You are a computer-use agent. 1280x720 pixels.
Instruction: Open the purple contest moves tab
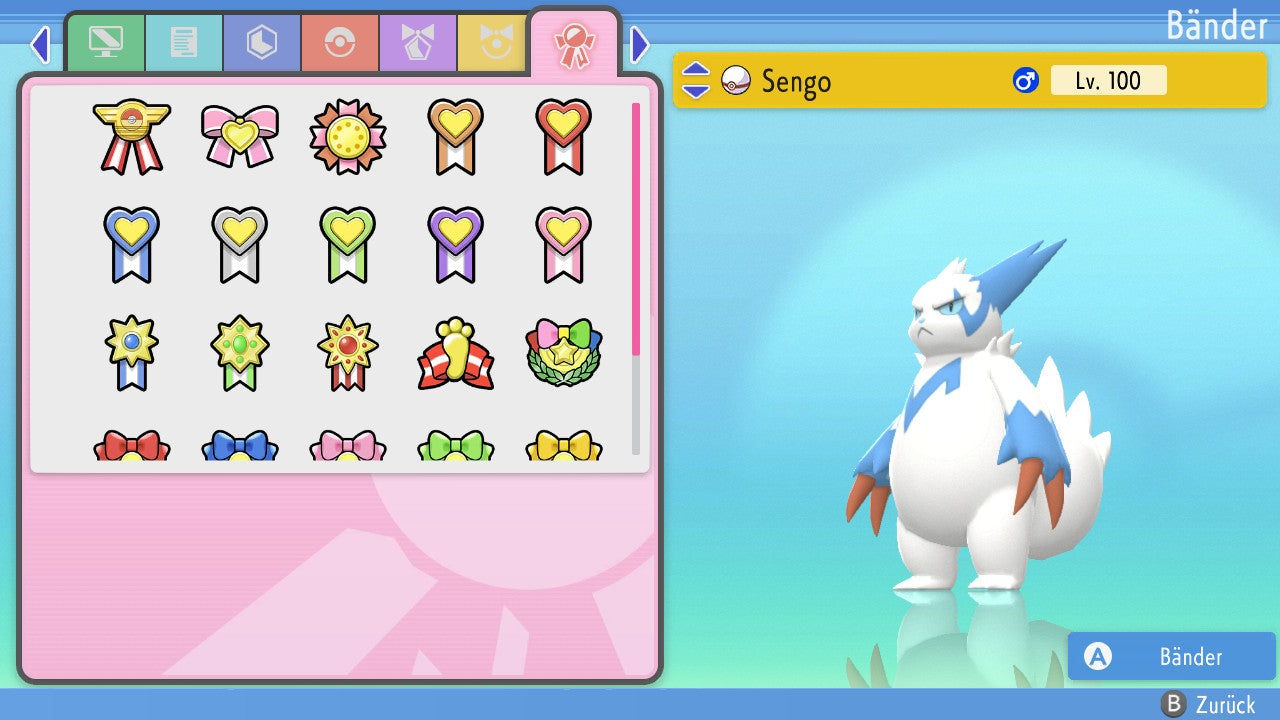(418, 43)
